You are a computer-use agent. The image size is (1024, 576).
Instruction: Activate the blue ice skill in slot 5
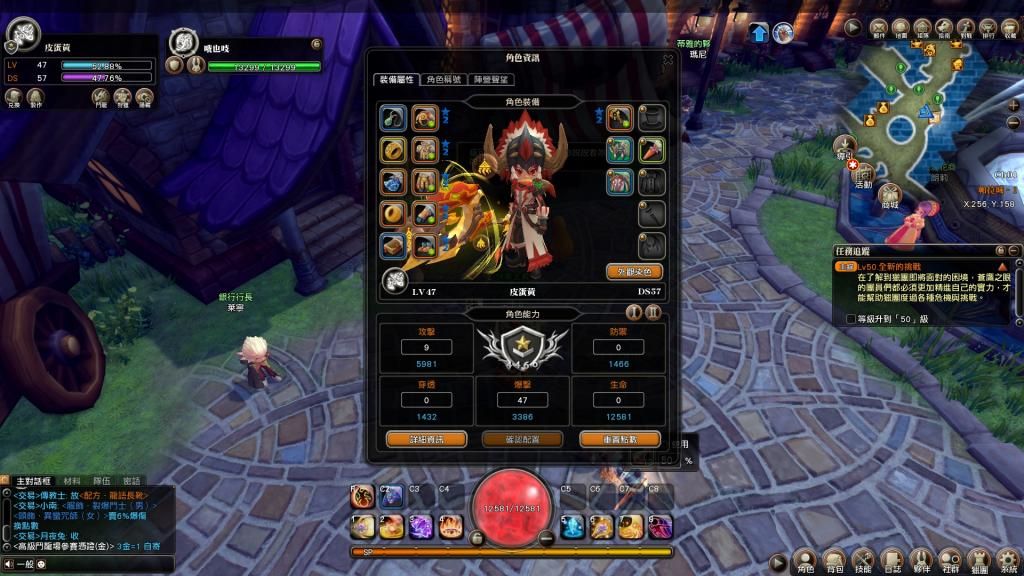tap(572, 525)
